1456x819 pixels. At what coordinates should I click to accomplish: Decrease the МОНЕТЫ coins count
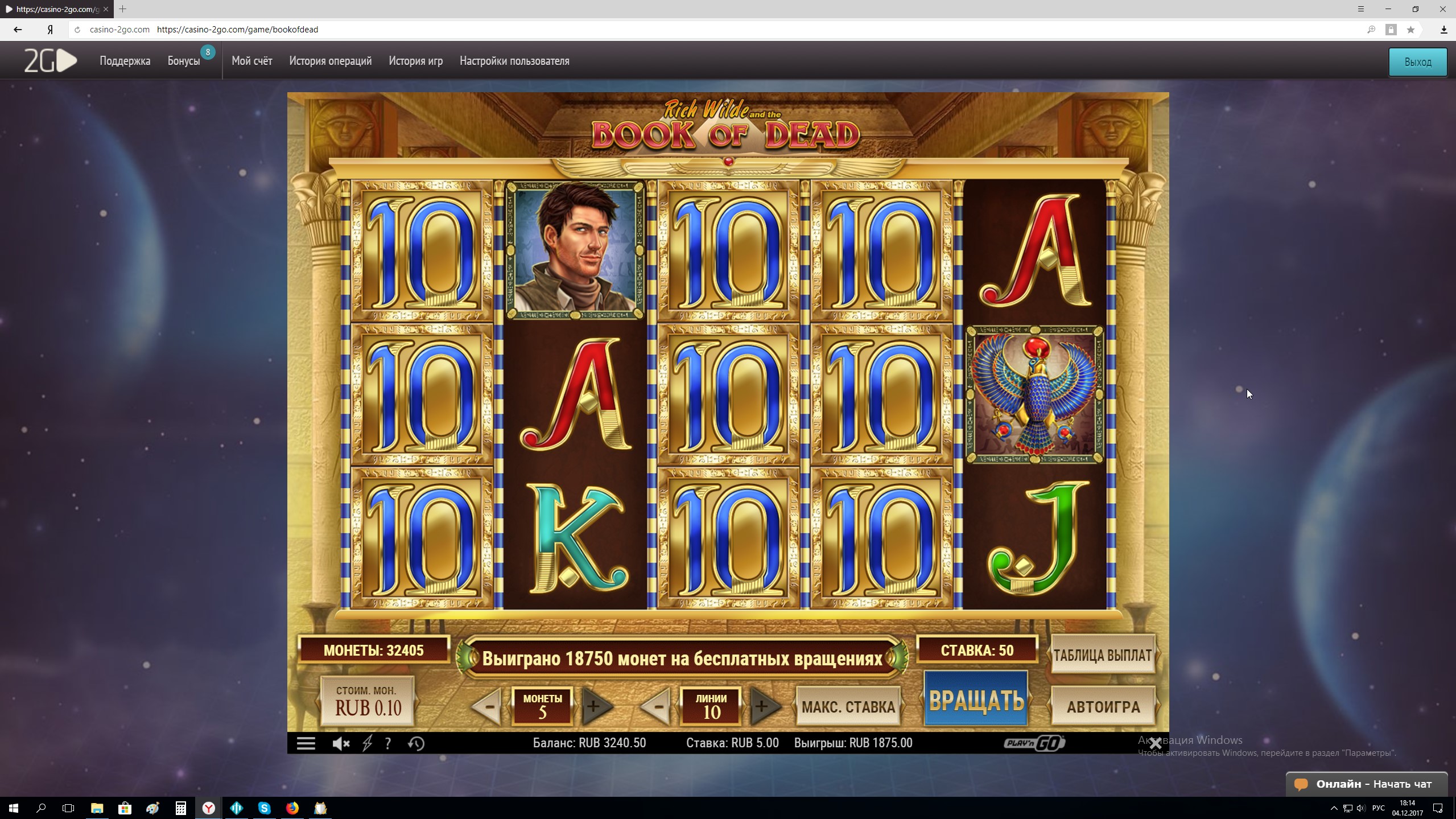point(487,707)
